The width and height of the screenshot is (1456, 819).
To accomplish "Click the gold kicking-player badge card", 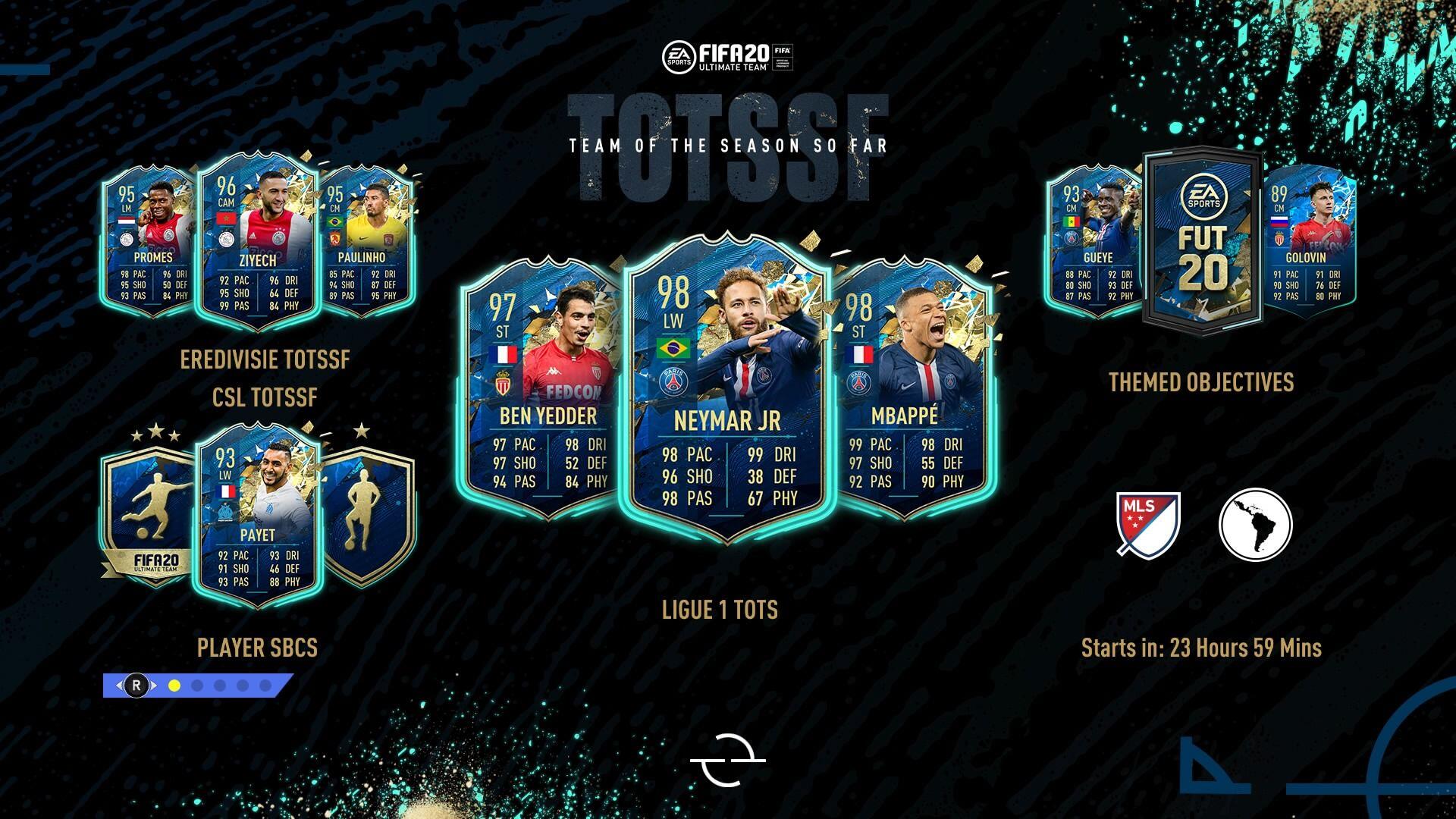I will 148,516.
